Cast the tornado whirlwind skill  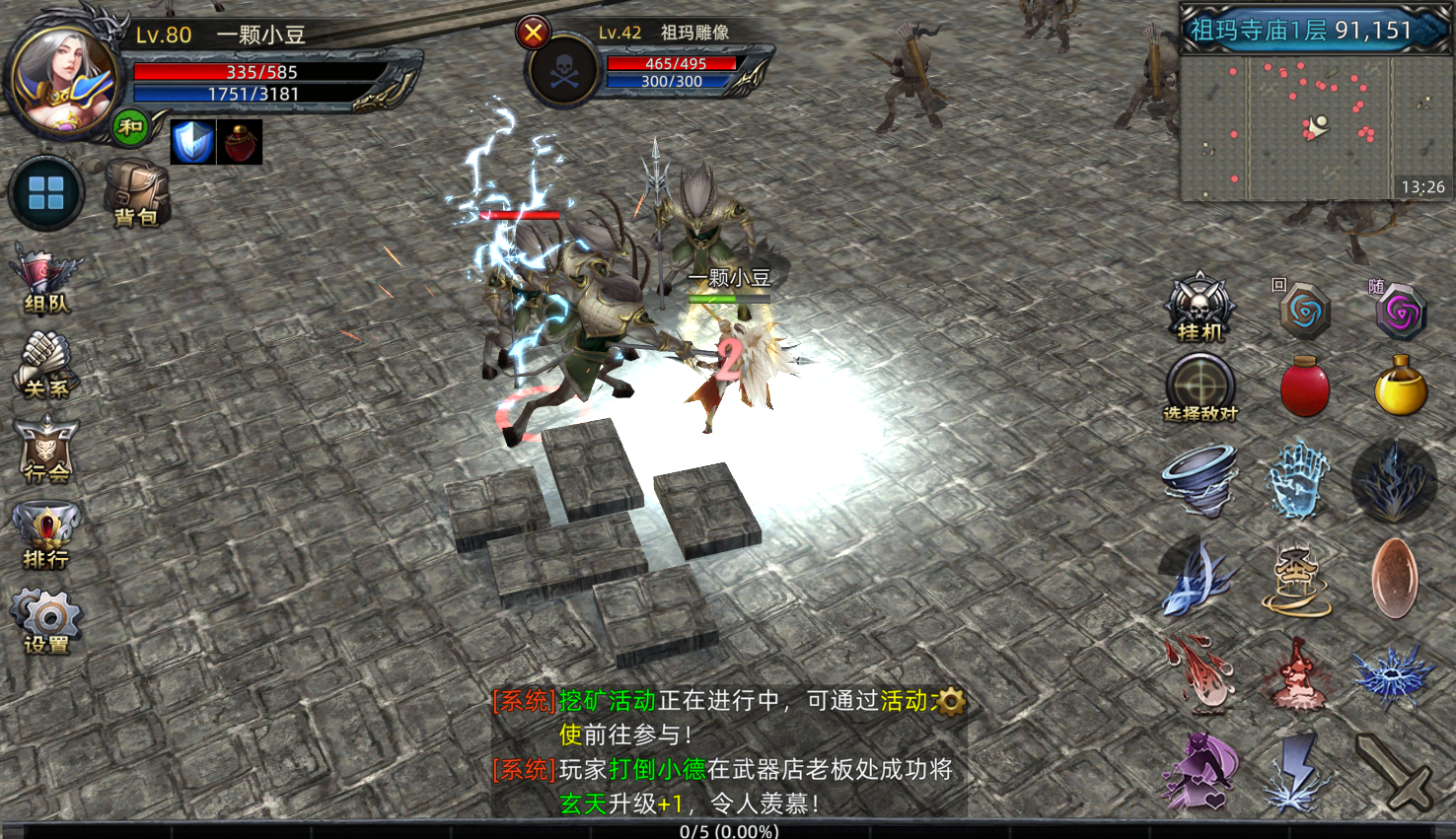(x=1200, y=480)
